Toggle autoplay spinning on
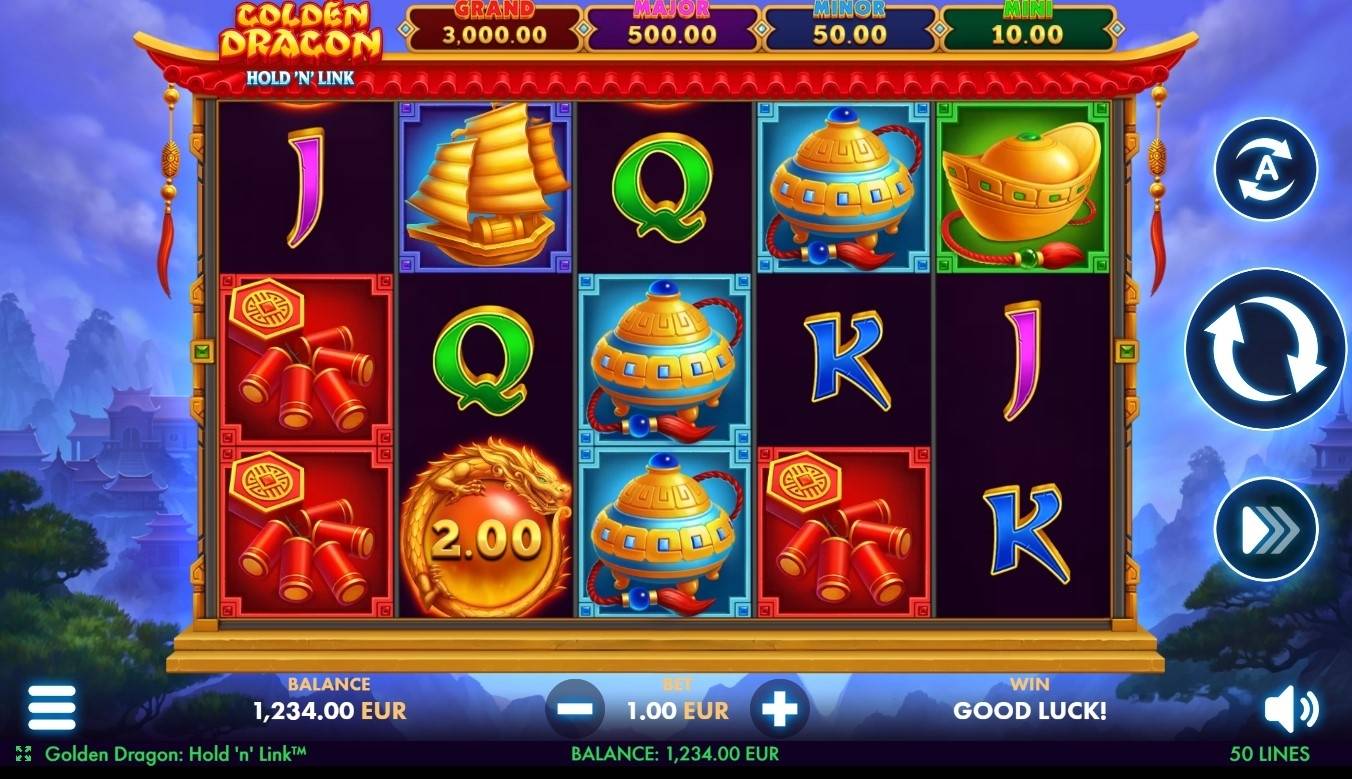Screen dimensions: 1352x779 coord(1264,165)
